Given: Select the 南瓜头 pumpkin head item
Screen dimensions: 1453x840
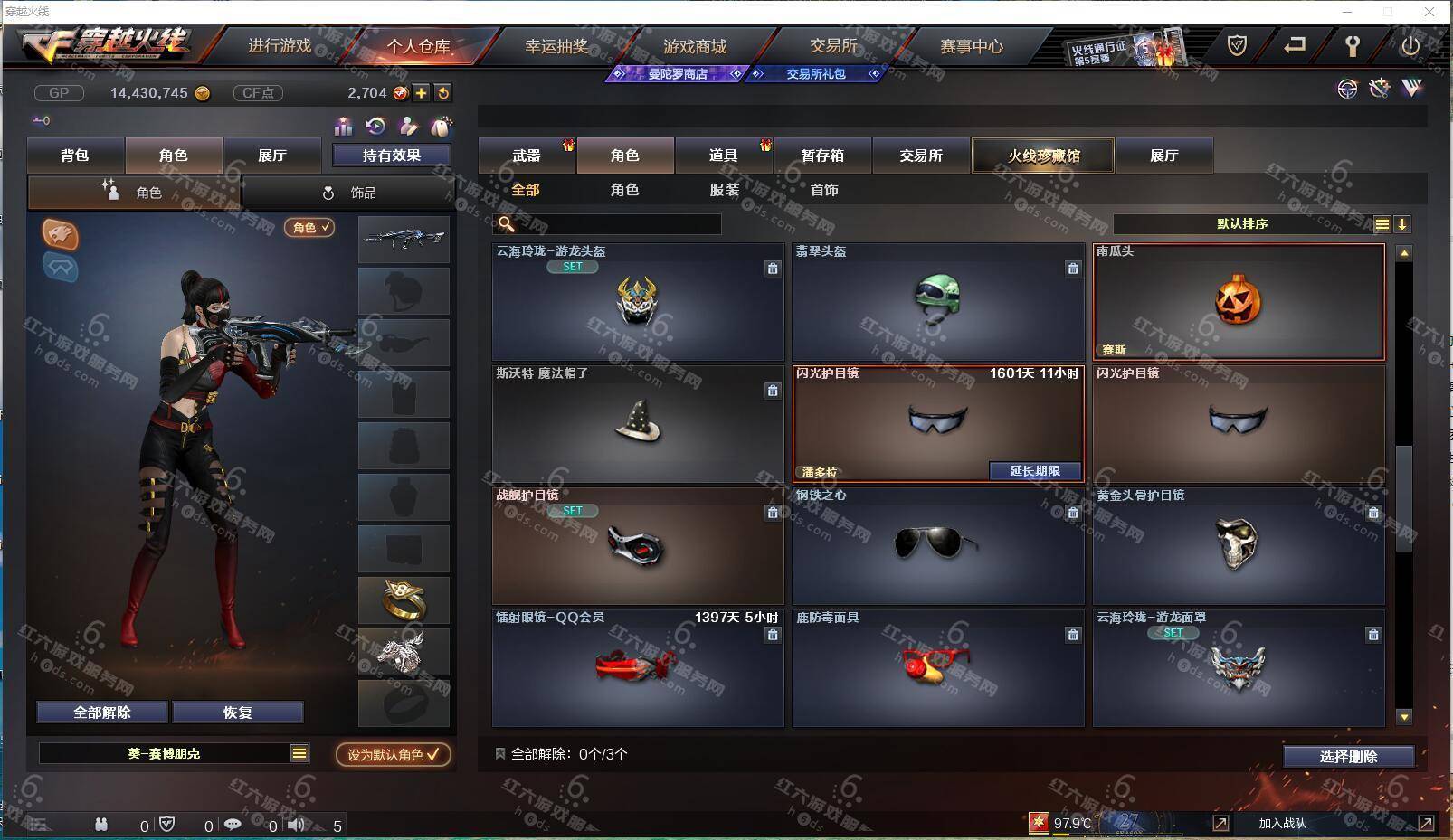Looking at the screenshot, I should [1238, 302].
